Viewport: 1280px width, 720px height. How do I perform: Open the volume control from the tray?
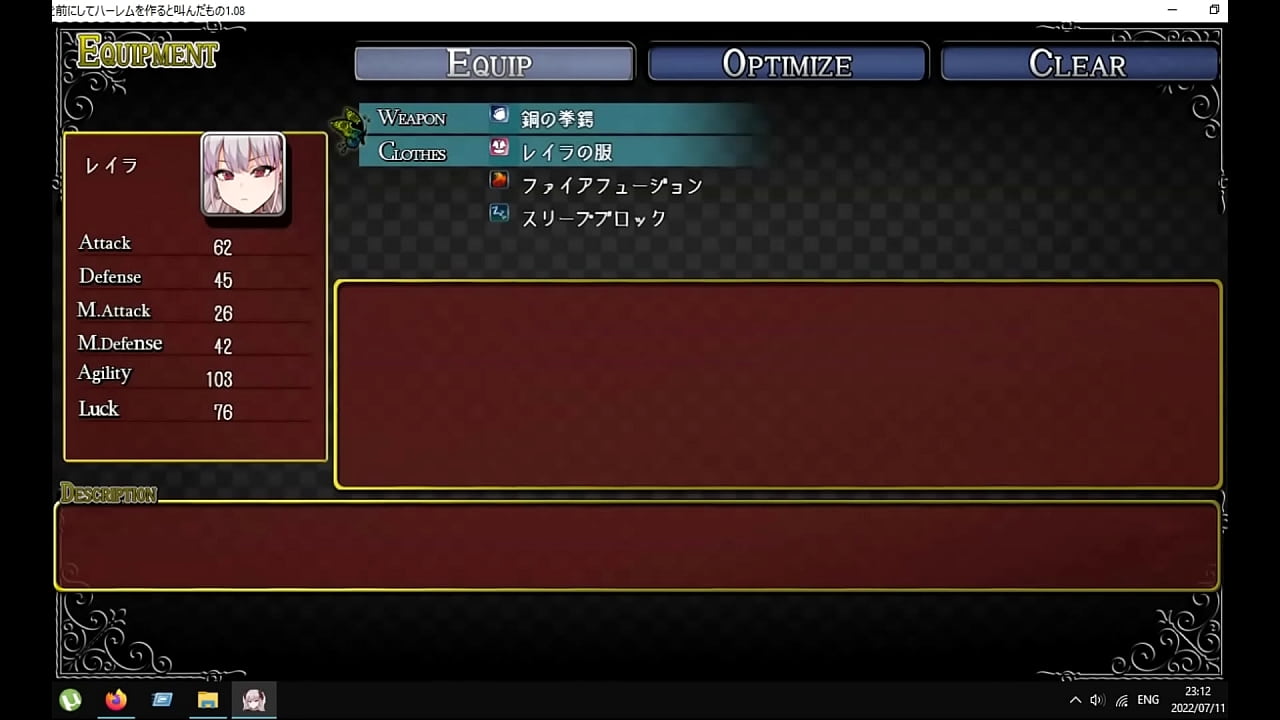(1096, 700)
